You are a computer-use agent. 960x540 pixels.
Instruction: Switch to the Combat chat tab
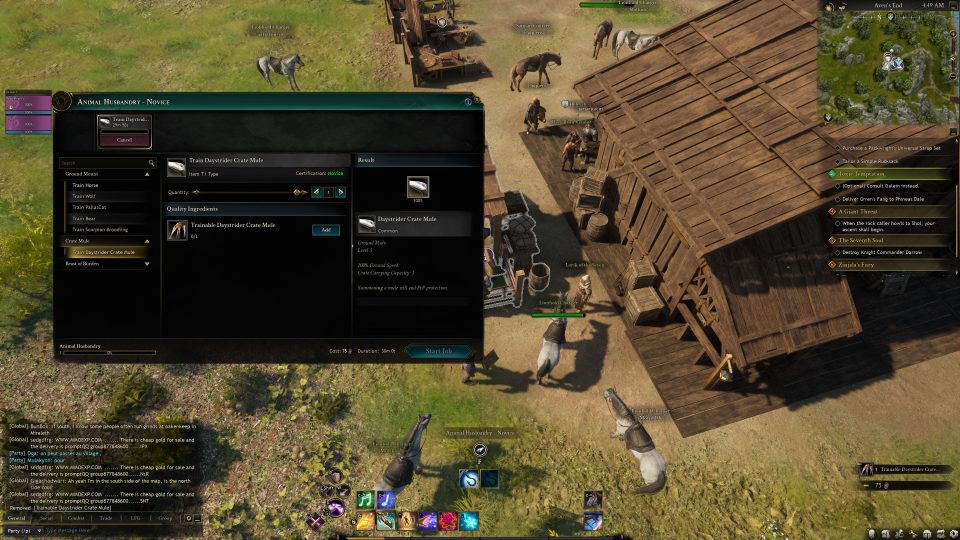coord(75,518)
